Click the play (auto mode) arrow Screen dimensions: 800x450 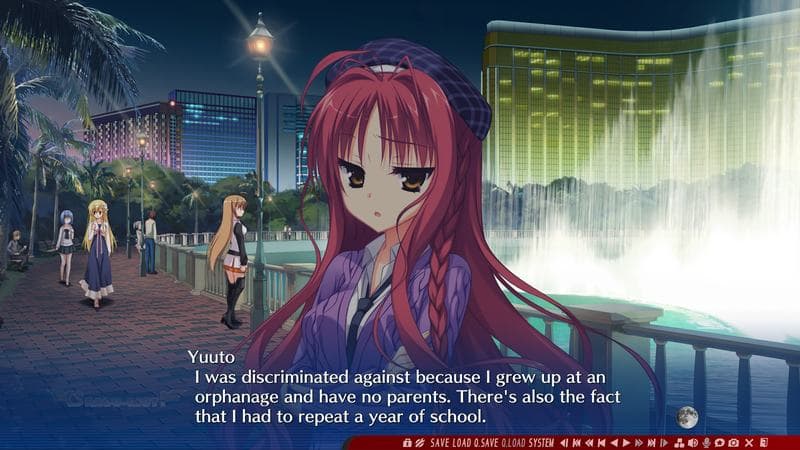(626, 442)
